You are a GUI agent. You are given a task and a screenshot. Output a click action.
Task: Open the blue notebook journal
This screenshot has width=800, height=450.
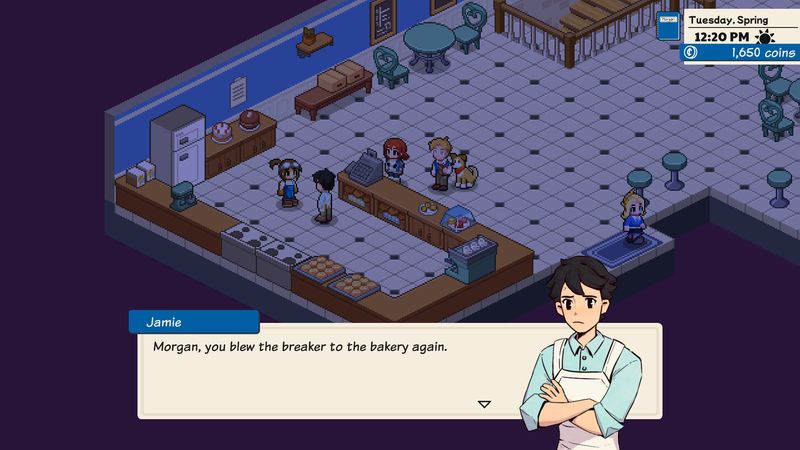point(669,26)
